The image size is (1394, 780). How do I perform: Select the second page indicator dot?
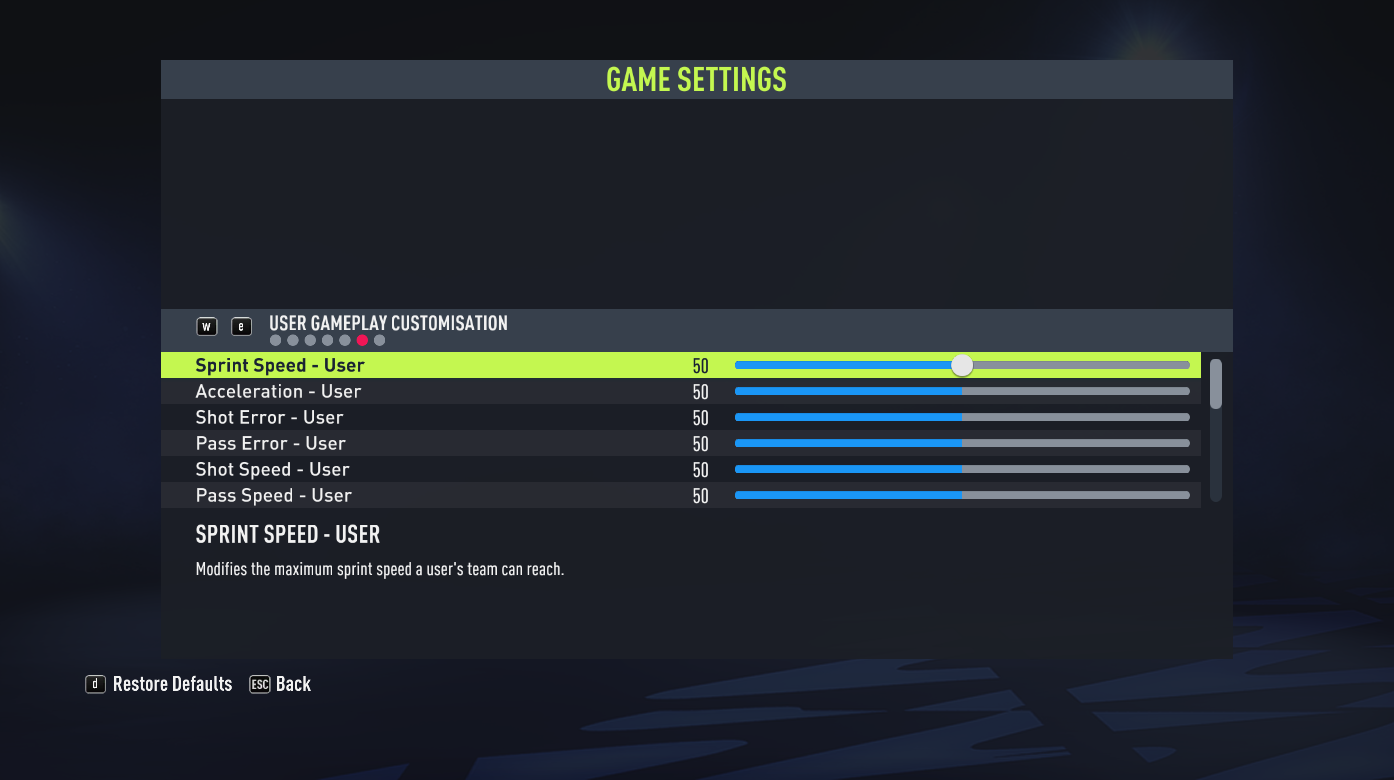click(292, 340)
